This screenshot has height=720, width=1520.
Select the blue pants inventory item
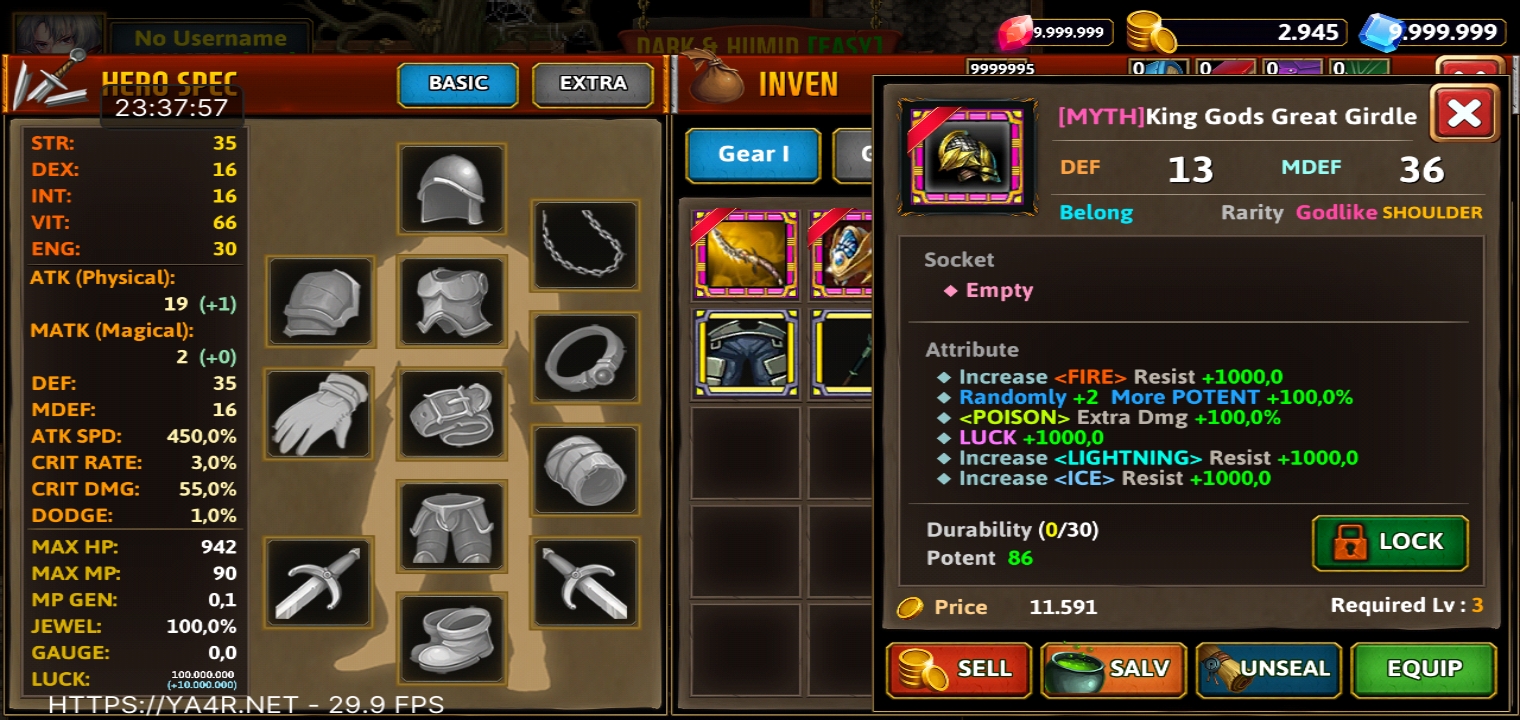(x=745, y=354)
